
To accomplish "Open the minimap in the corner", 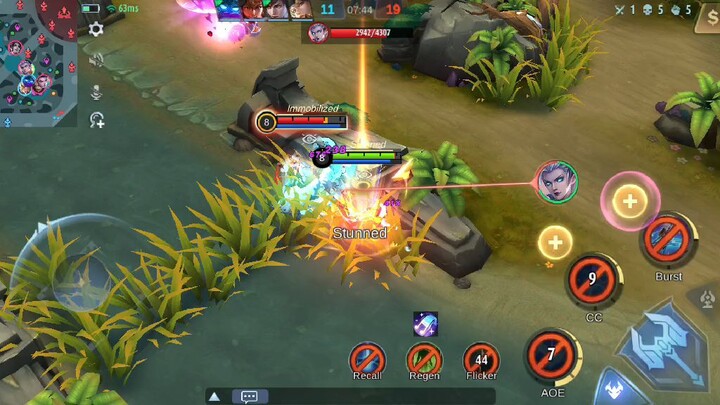I will 38,62.
